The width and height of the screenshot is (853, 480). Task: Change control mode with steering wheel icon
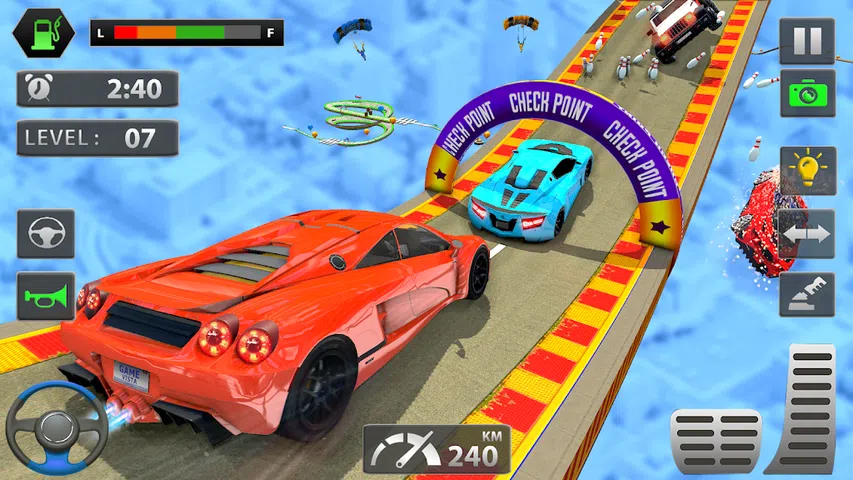point(46,234)
